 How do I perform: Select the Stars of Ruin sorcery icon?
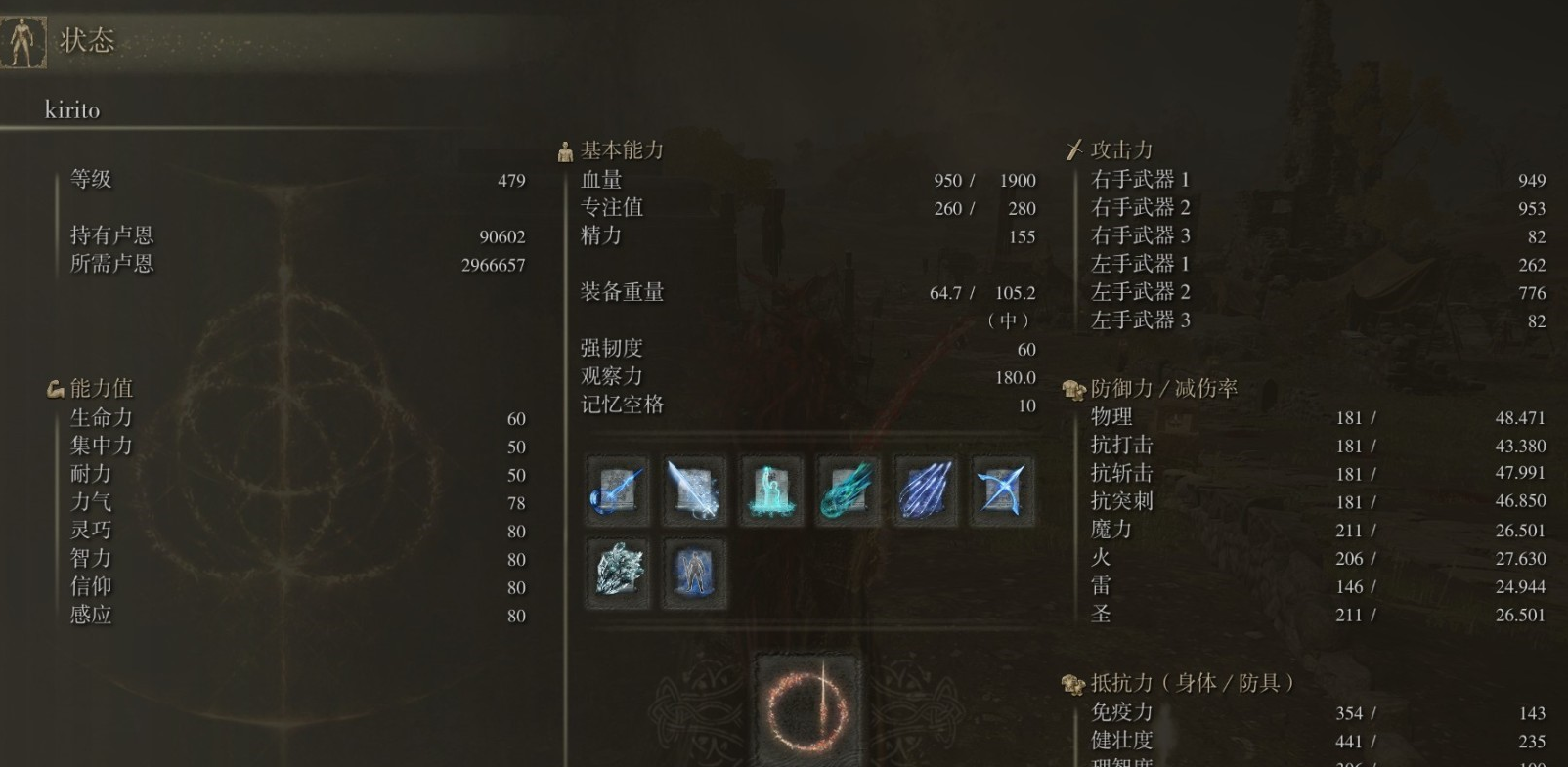[x=925, y=490]
